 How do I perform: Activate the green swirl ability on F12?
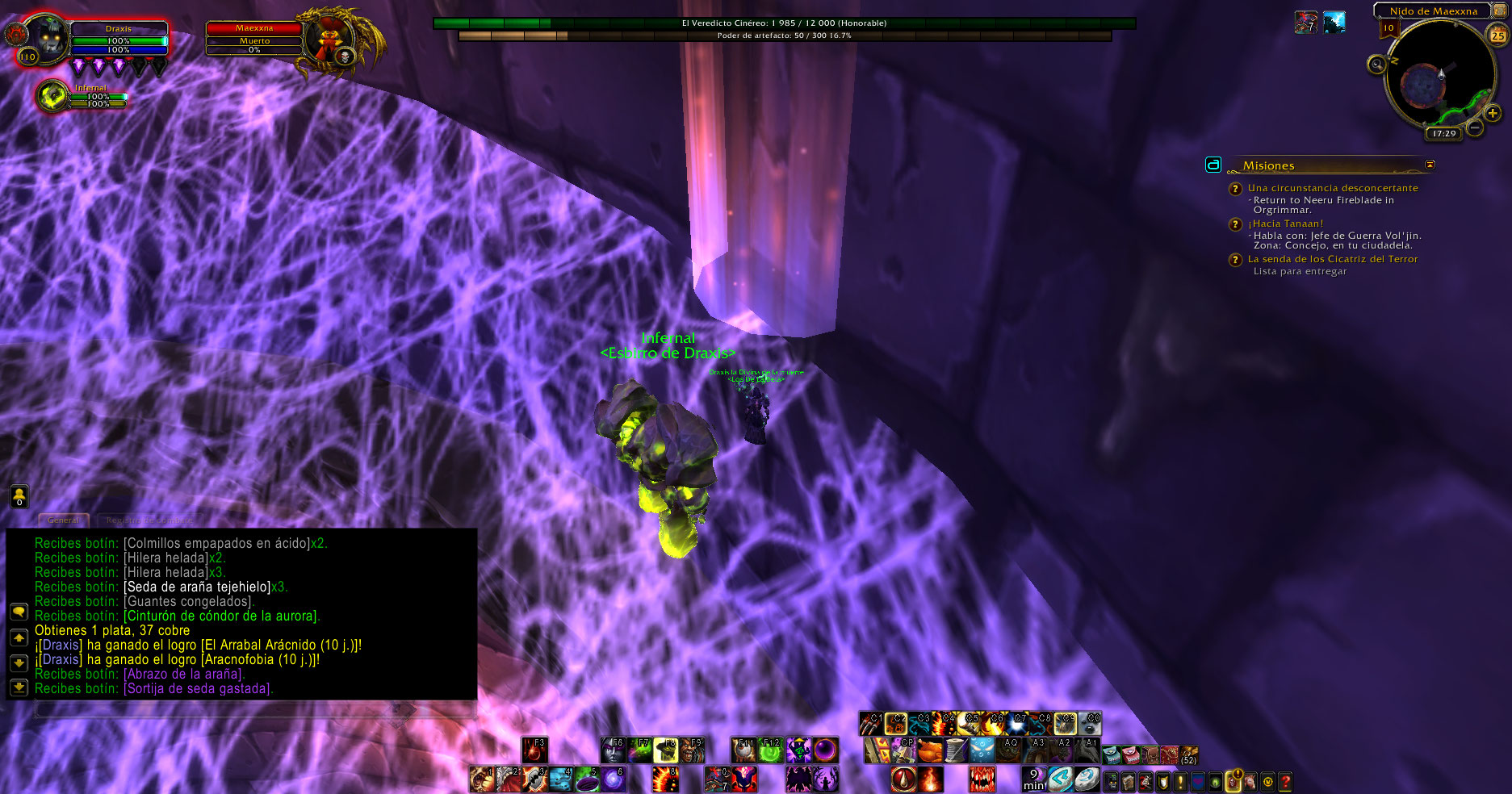click(771, 750)
